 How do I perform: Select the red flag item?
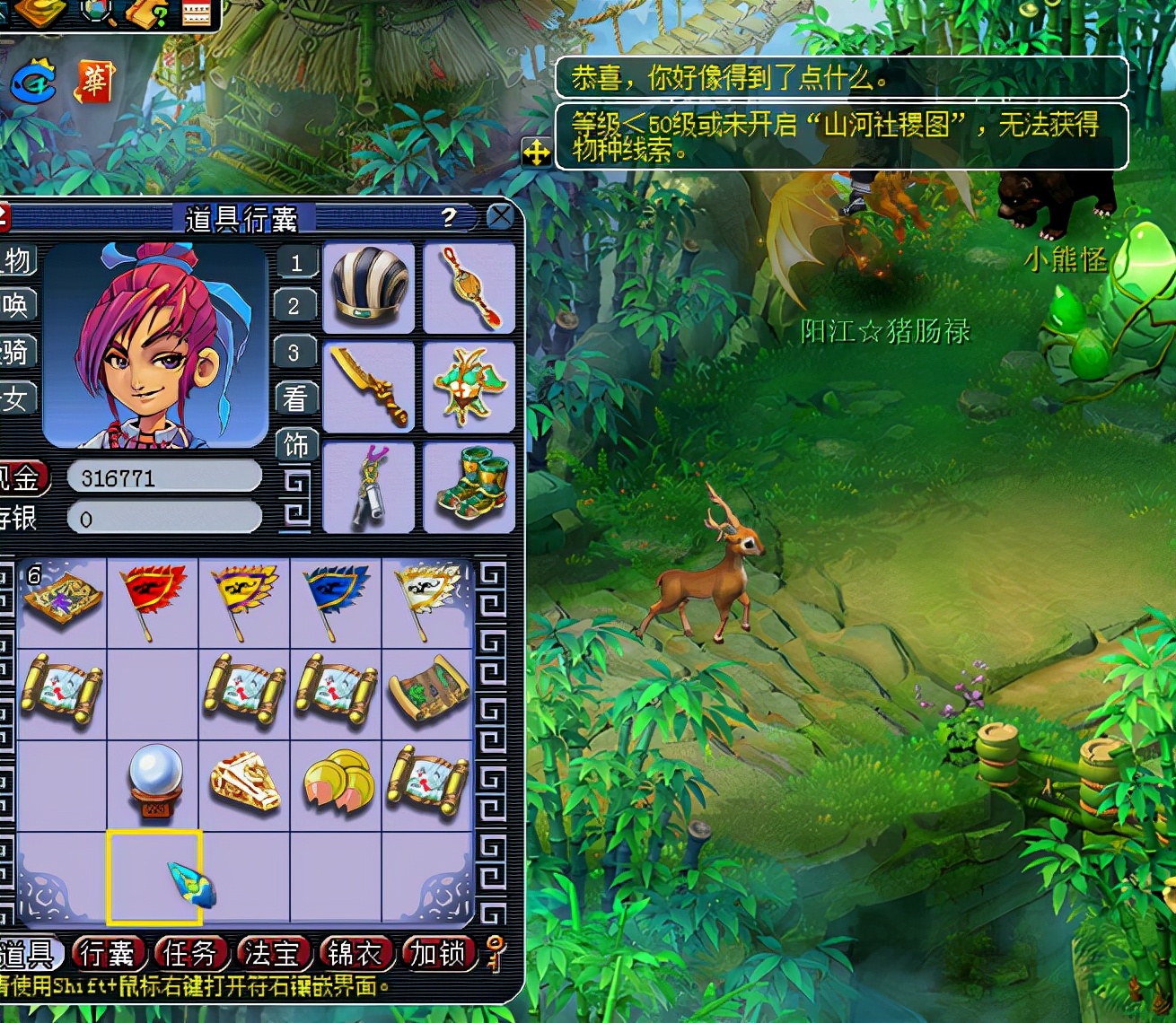tap(154, 601)
